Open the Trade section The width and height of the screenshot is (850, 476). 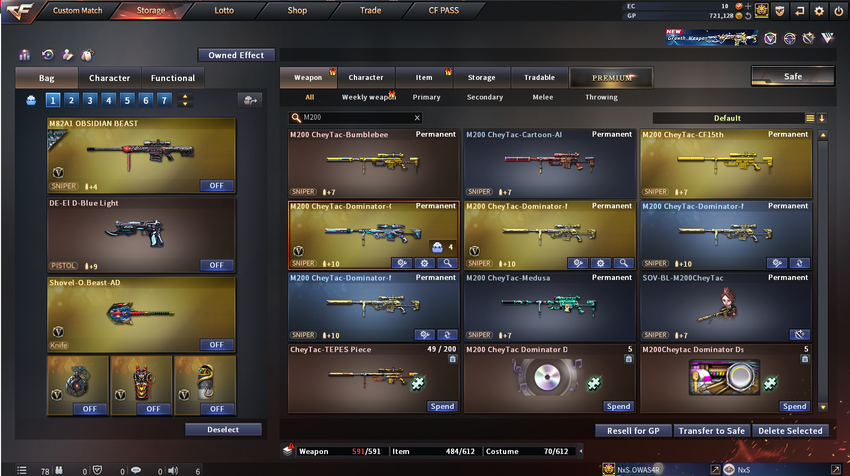pos(370,10)
